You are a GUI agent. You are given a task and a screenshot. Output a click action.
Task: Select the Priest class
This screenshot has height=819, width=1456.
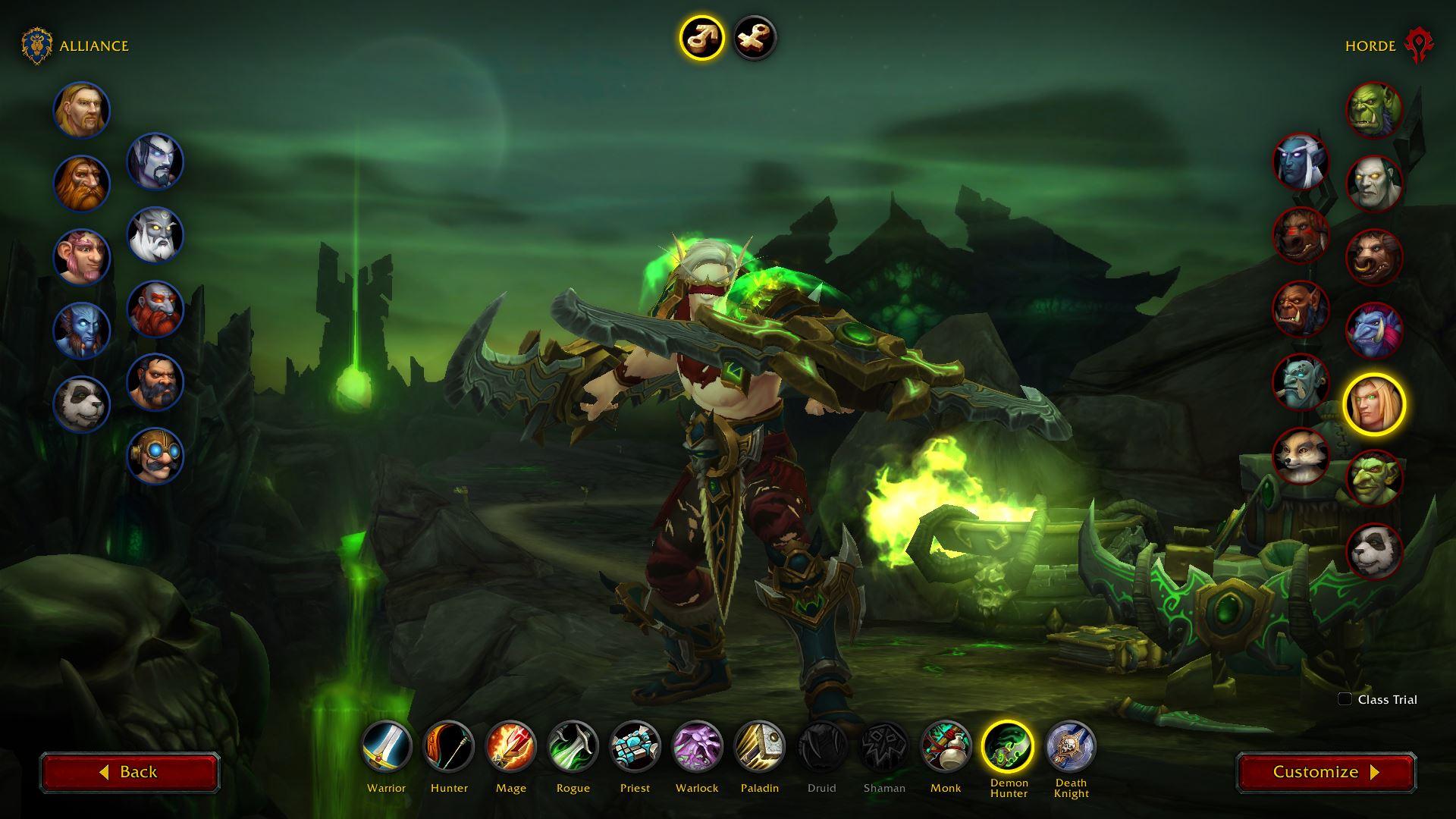click(635, 746)
